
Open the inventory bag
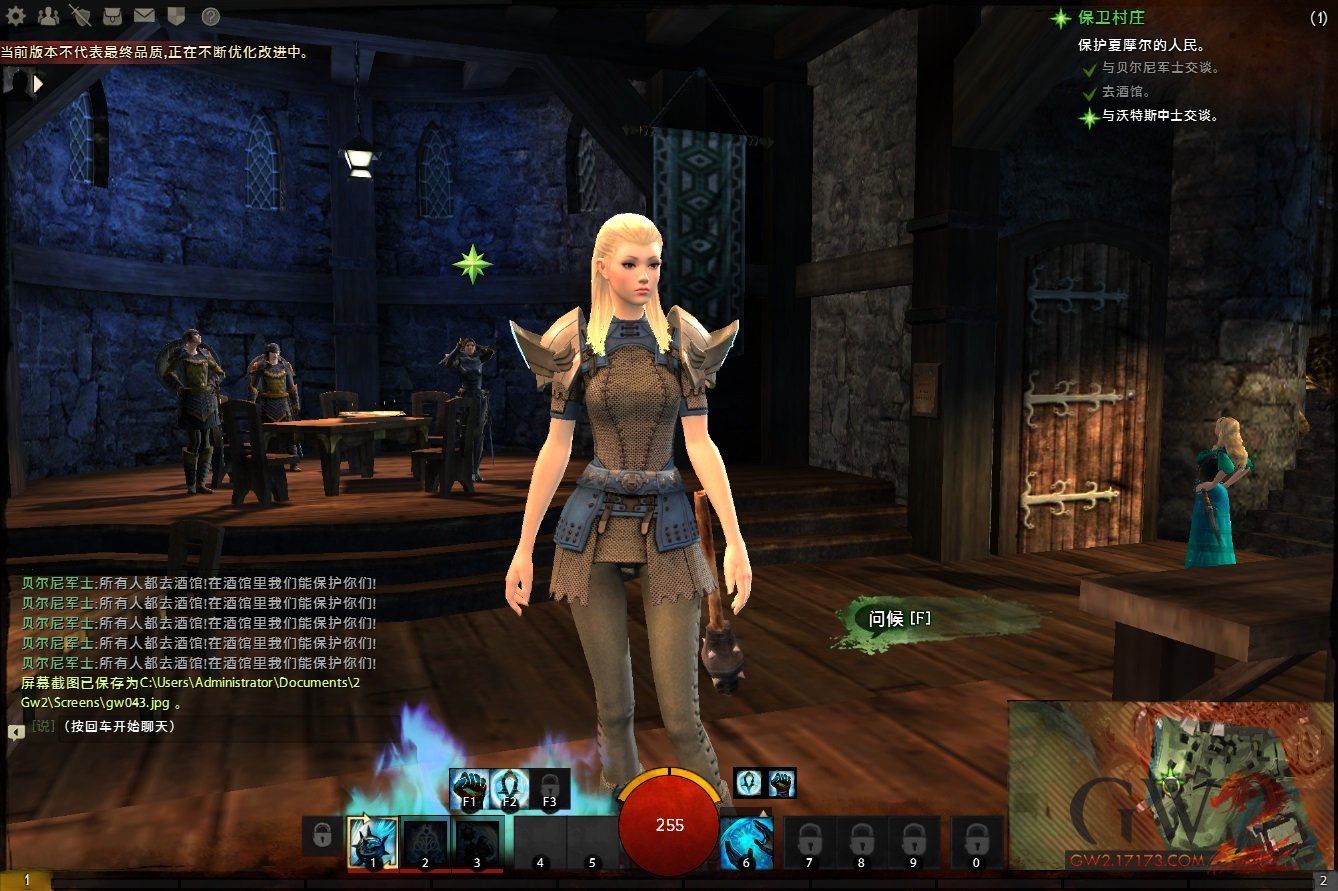pos(112,16)
